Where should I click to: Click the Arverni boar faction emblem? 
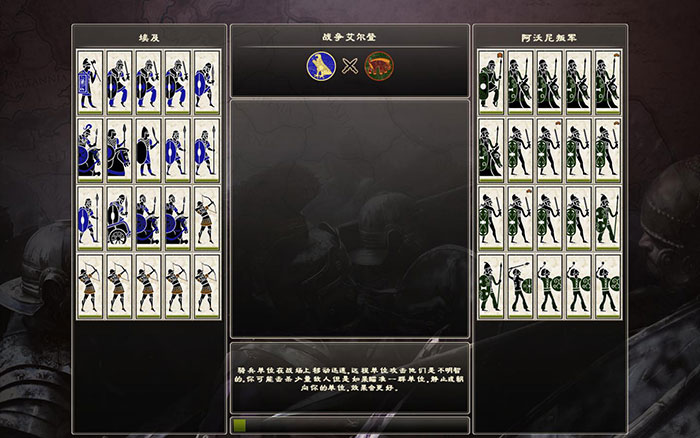point(378,68)
